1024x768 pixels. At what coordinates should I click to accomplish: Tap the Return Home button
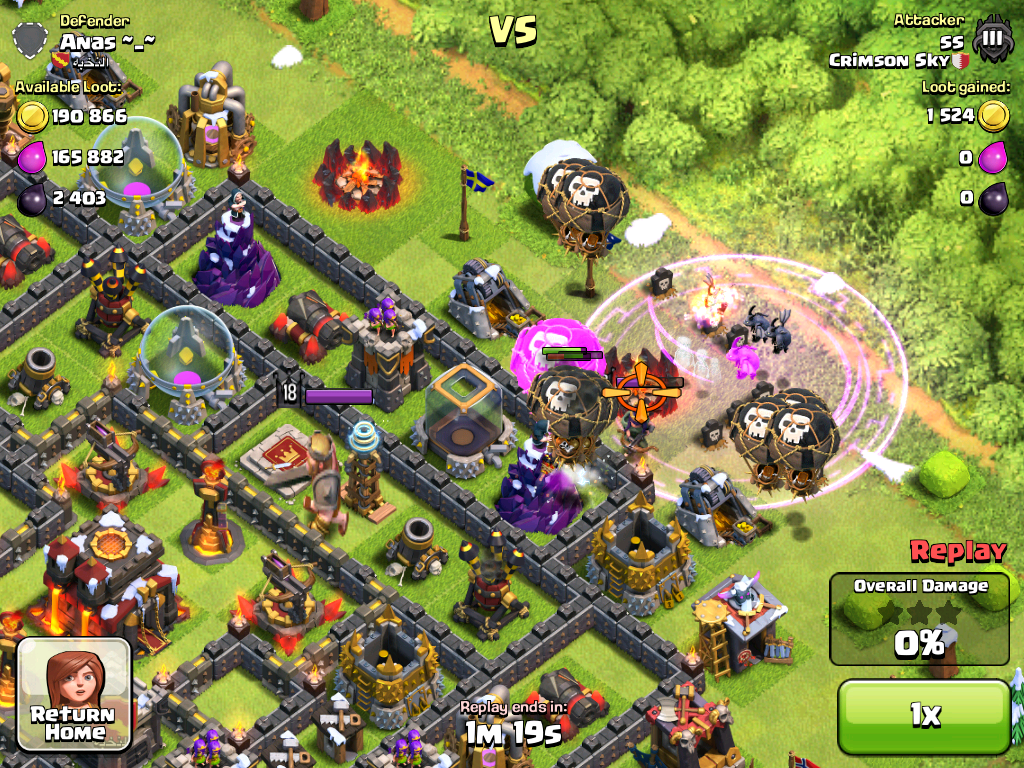coord(75,693)
